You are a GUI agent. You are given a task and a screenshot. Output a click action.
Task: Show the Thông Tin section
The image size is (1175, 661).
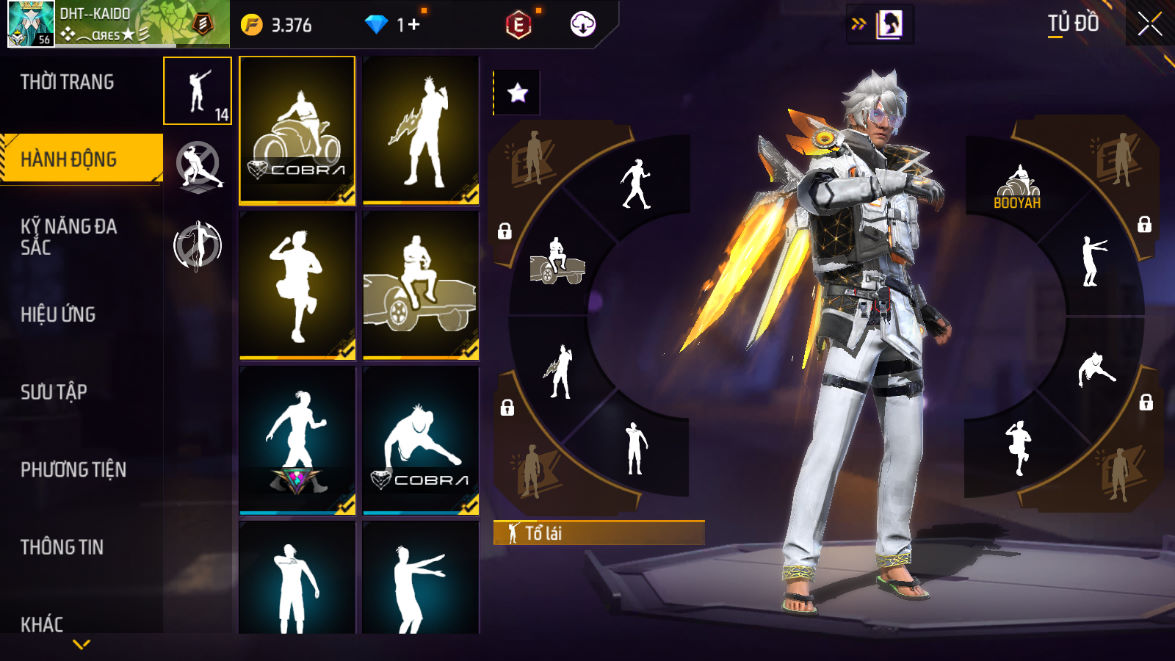click(x=62, y=546)
